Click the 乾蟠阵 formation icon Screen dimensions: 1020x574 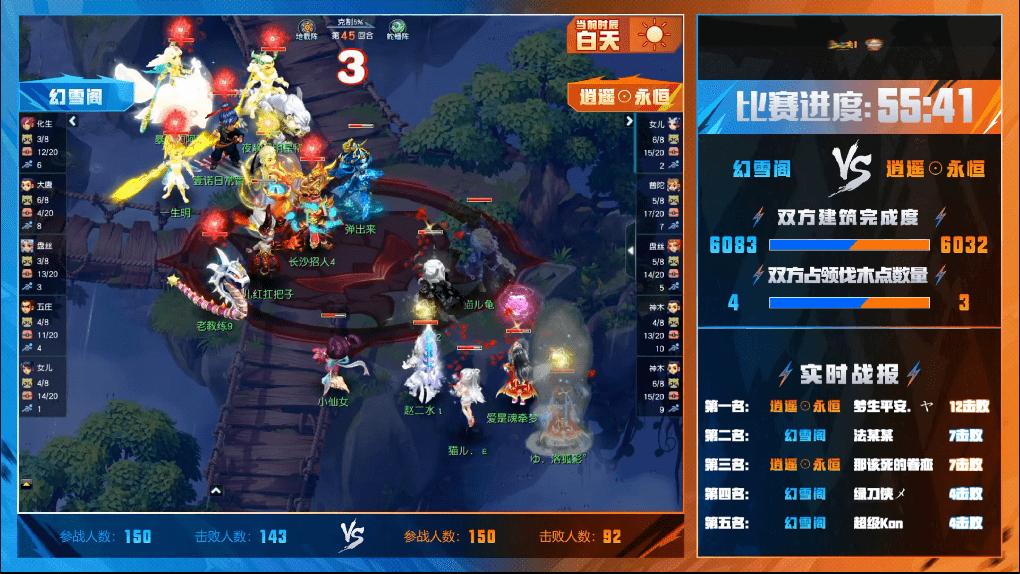pos(397,27)
